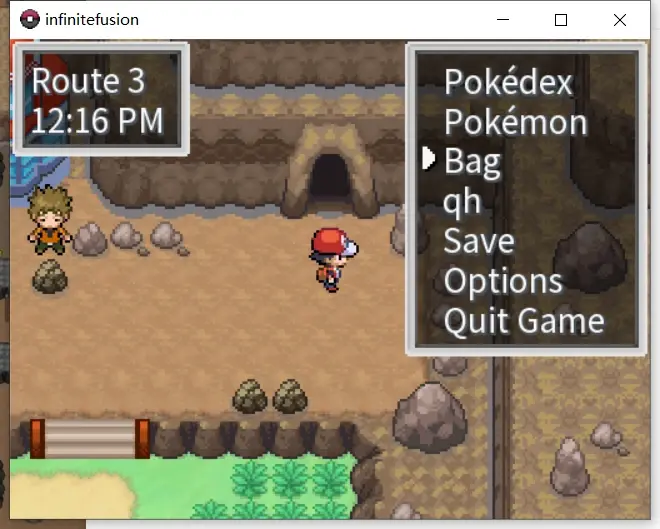Save the game
This screenshot has width=660, height=529.
479,241
